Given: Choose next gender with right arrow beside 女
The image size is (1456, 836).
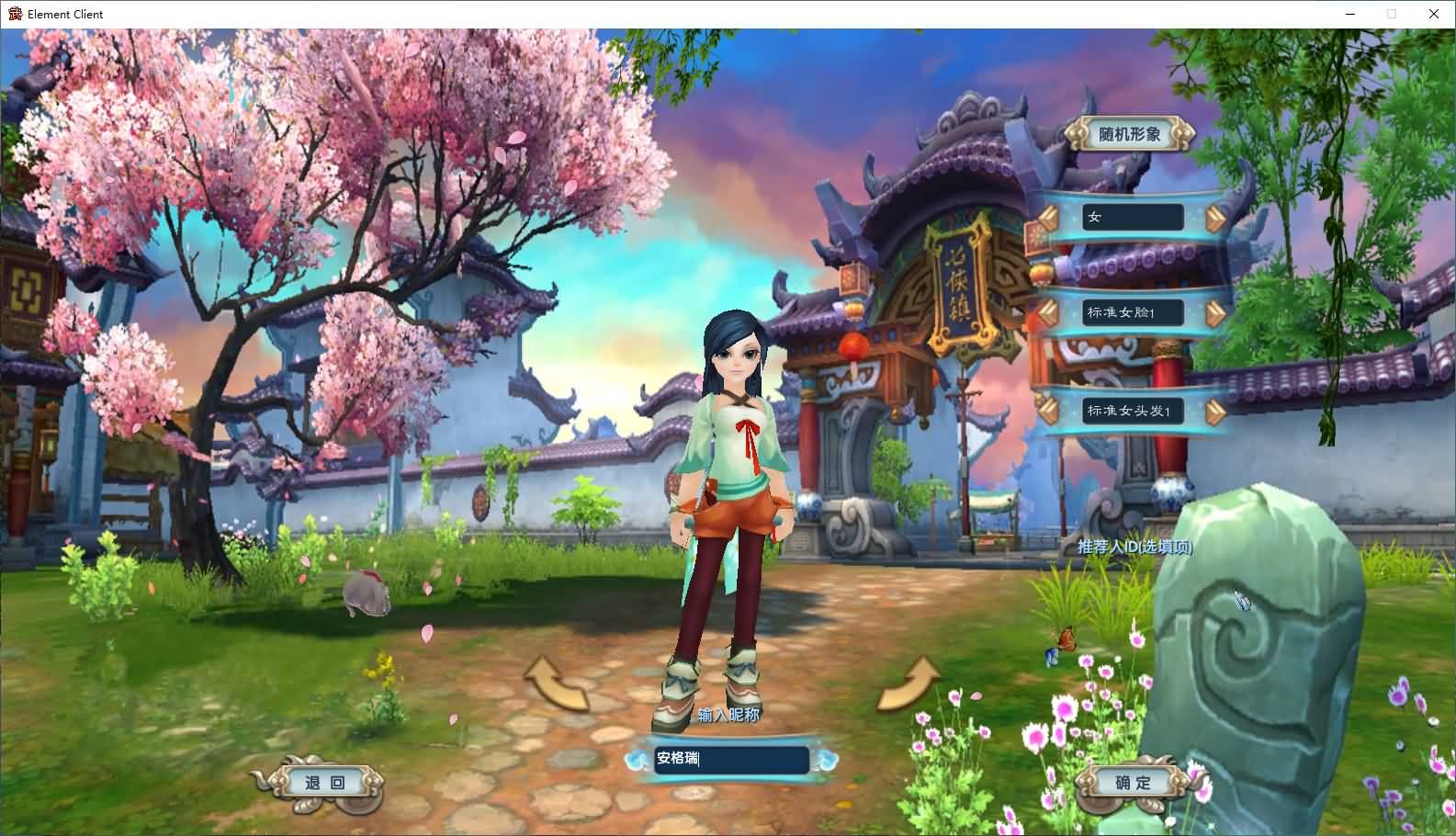Looking at the screenshot, I should pyautogui.click(x=1214, y=218).
